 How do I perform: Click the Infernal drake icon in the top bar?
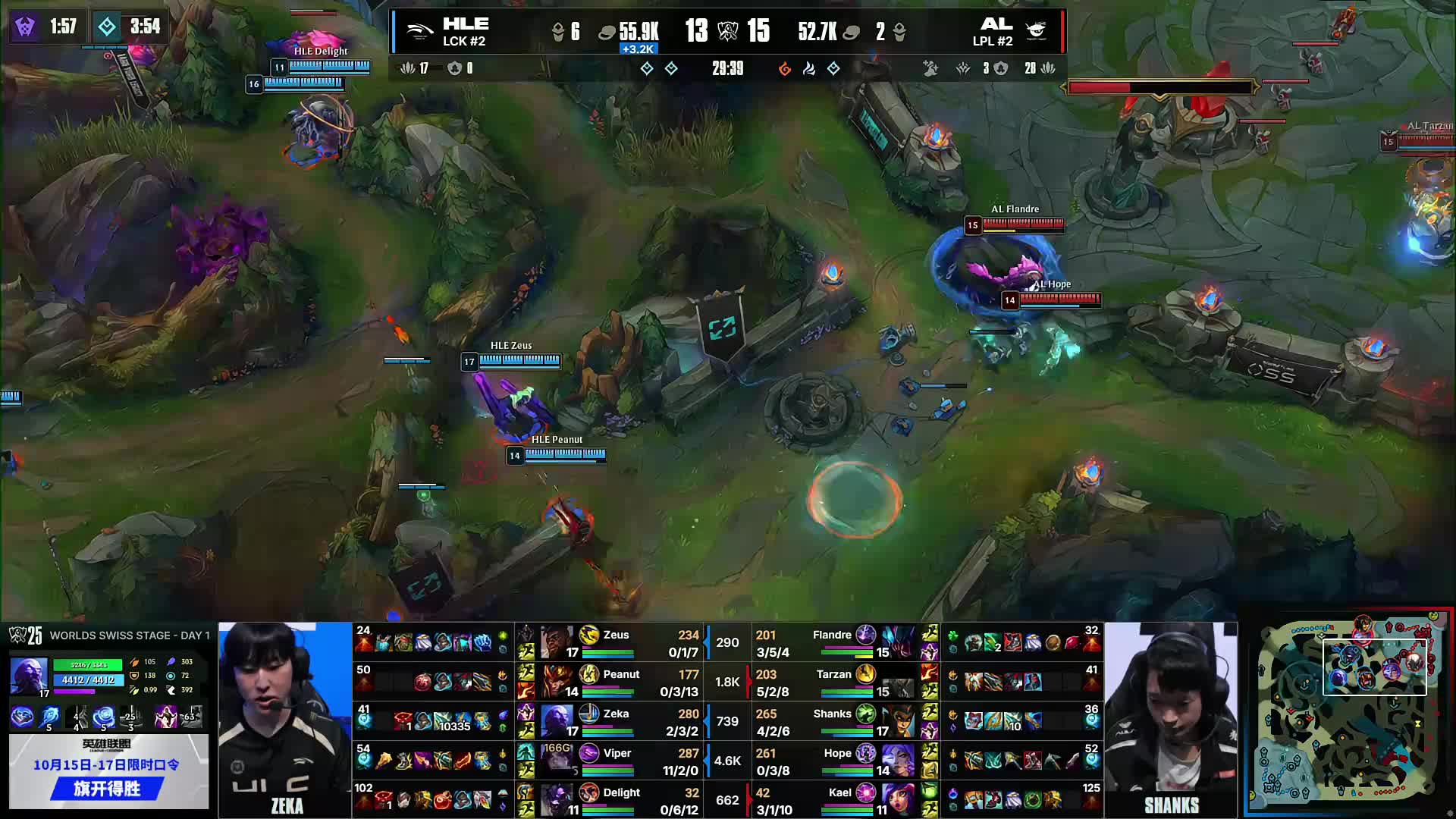[786, 67]
